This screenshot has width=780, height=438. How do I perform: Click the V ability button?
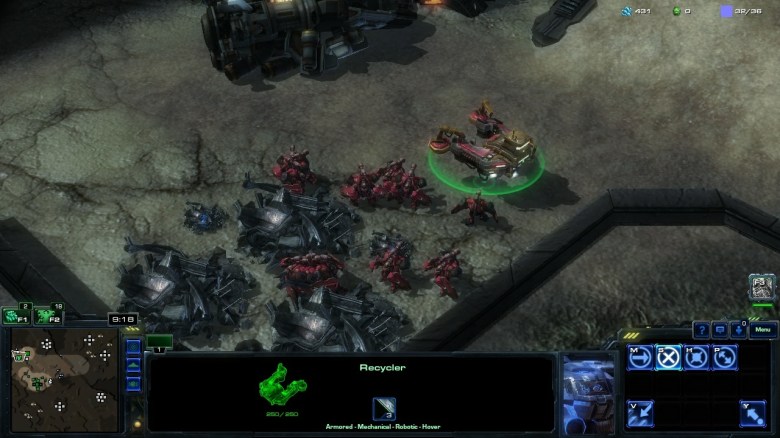point(641,412)
